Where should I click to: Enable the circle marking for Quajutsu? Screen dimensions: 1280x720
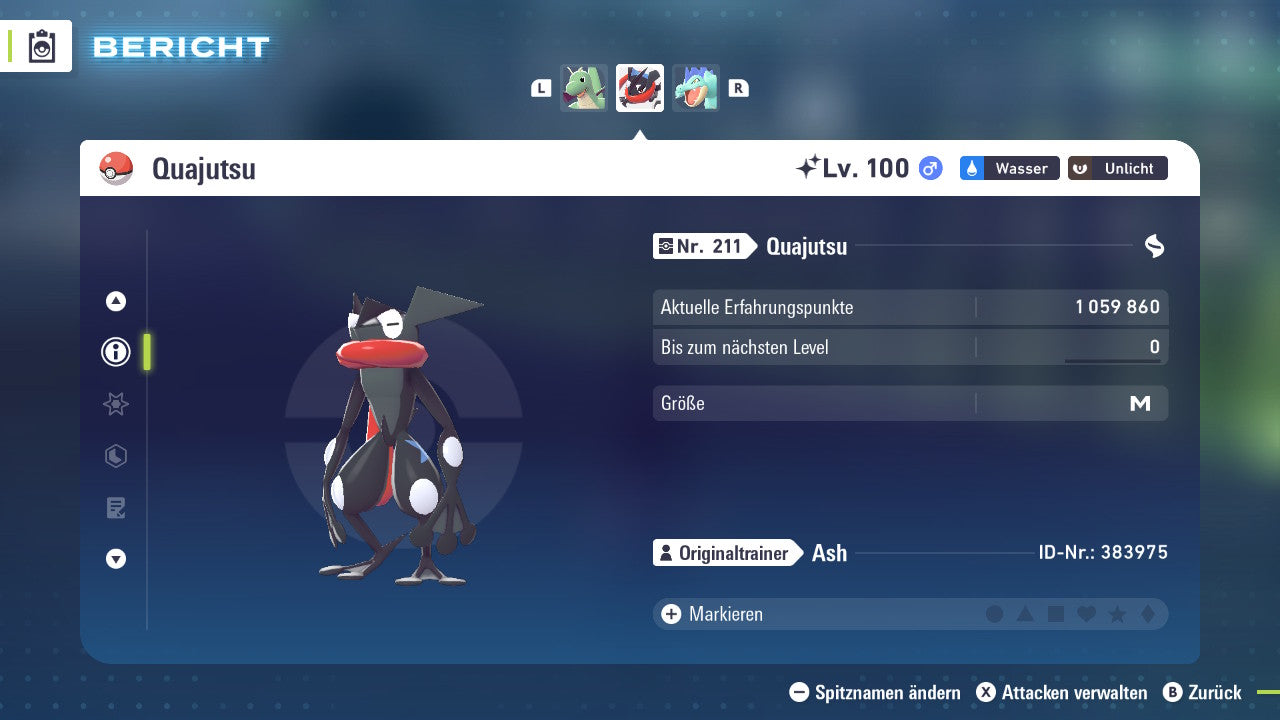(995, 614)
